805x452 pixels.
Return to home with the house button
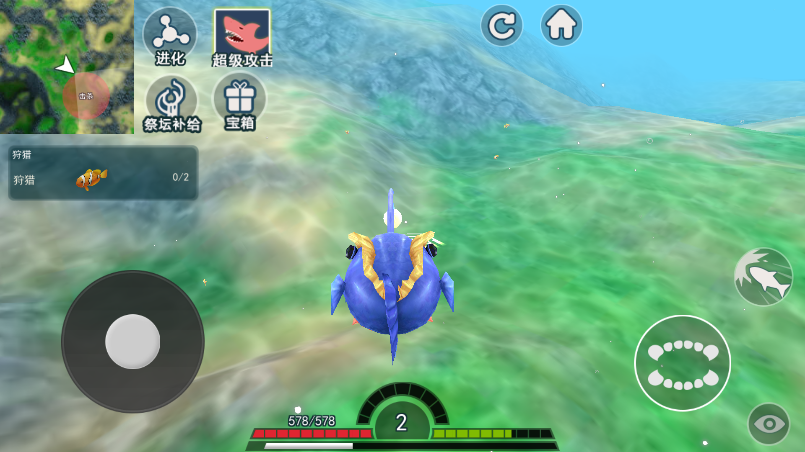[x=562, y=25]
